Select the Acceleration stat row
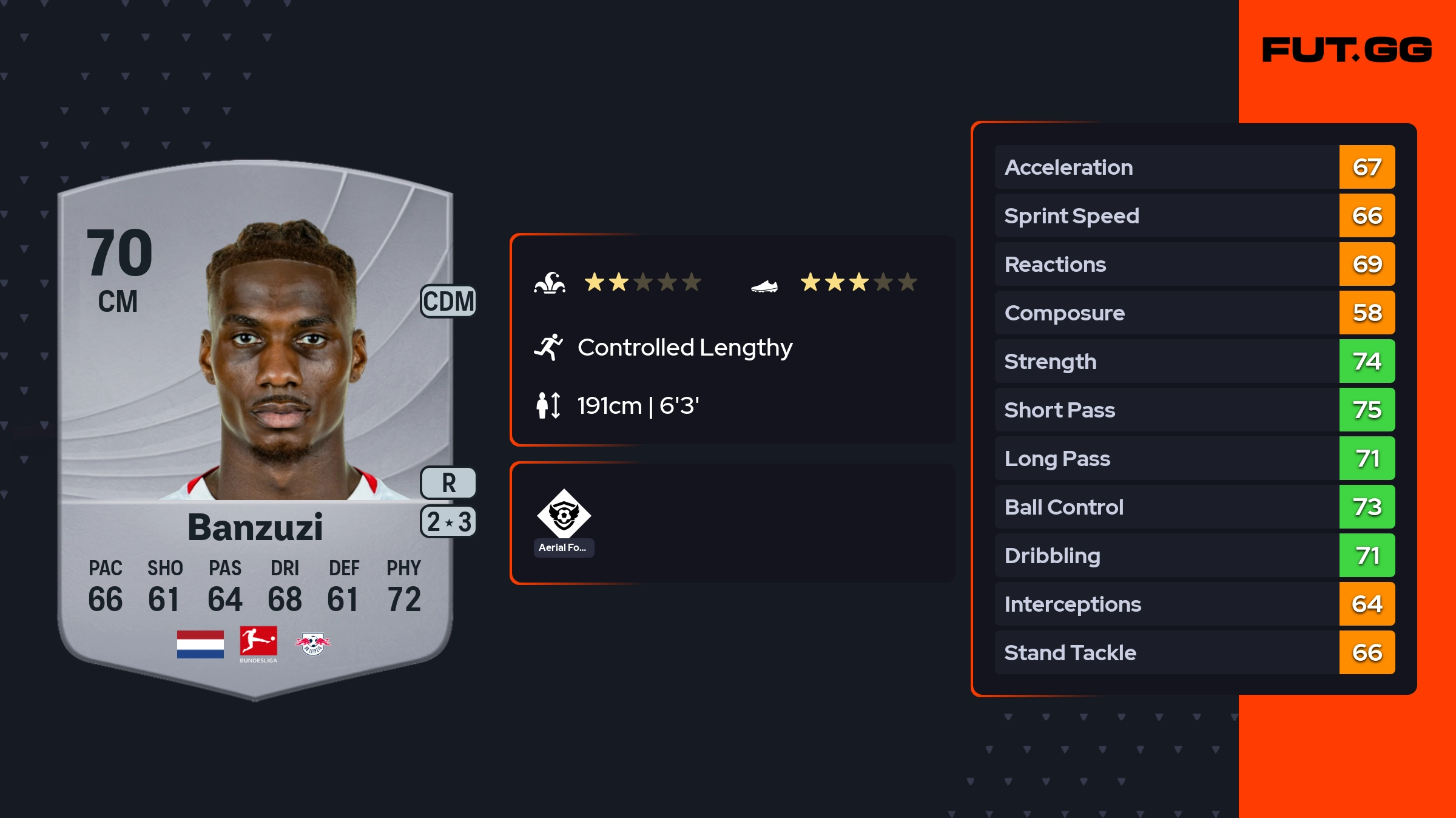This screenshot has height=818, width=1456. pyautogui.click(x=1194, y=167)
